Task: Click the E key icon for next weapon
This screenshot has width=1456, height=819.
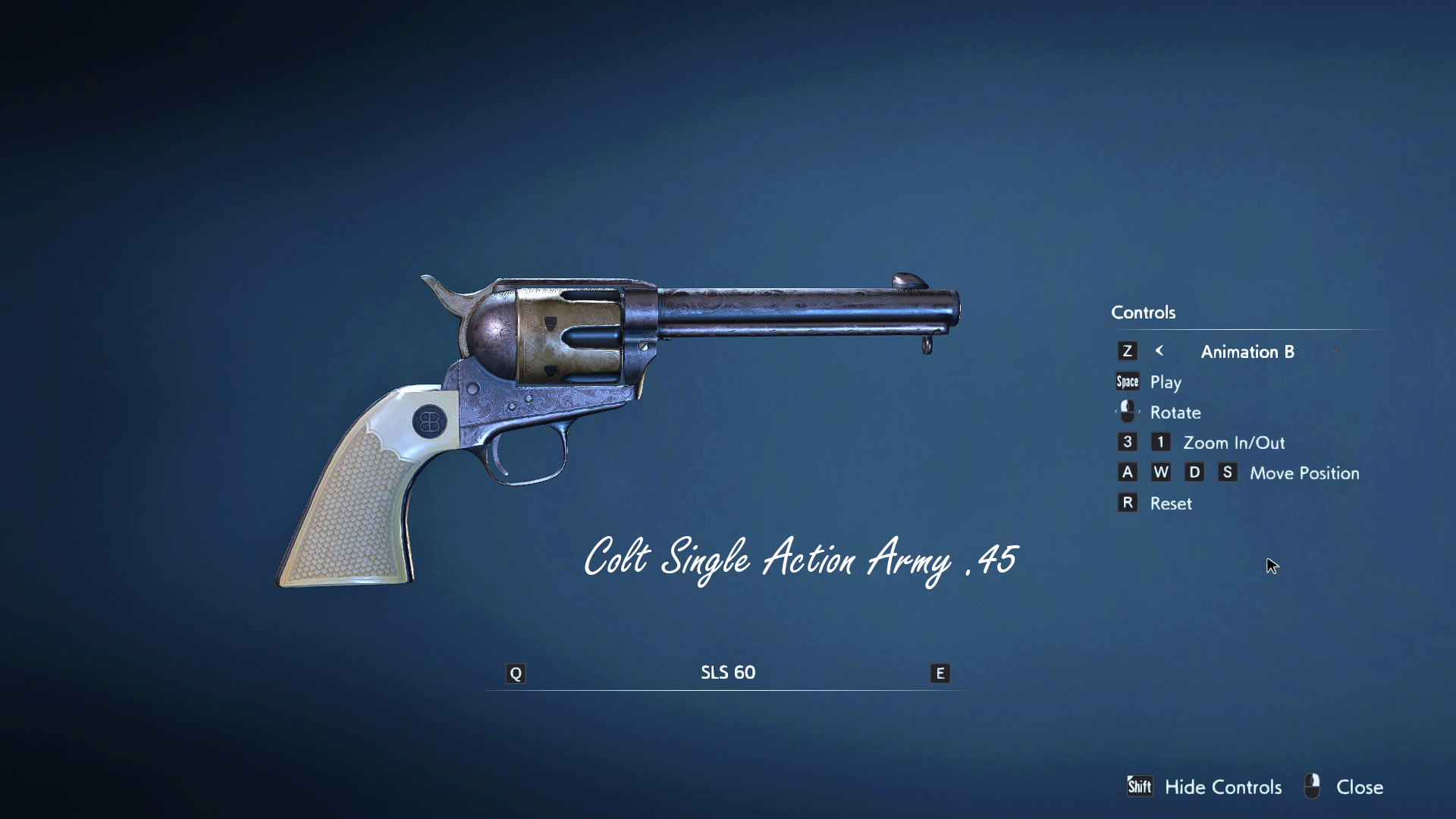Action: coord(940,672)
